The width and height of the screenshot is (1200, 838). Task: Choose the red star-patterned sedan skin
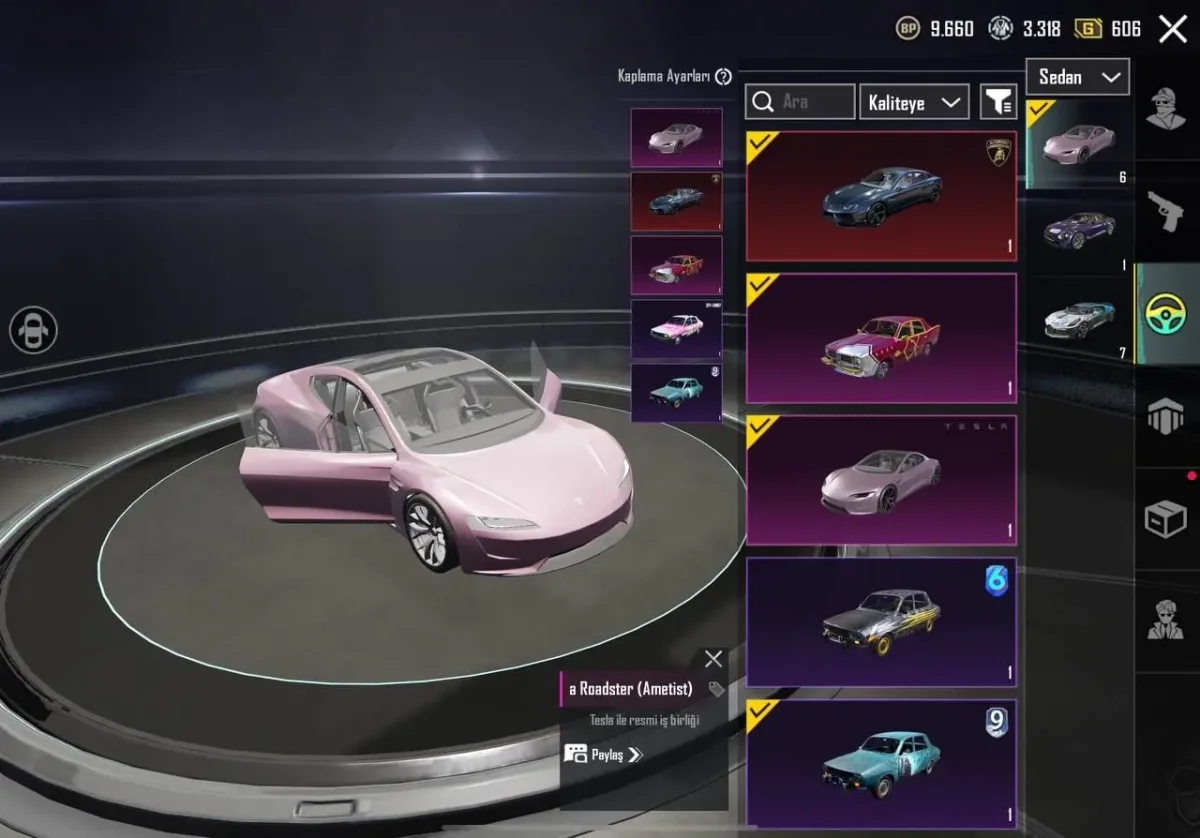click(881, 338)
